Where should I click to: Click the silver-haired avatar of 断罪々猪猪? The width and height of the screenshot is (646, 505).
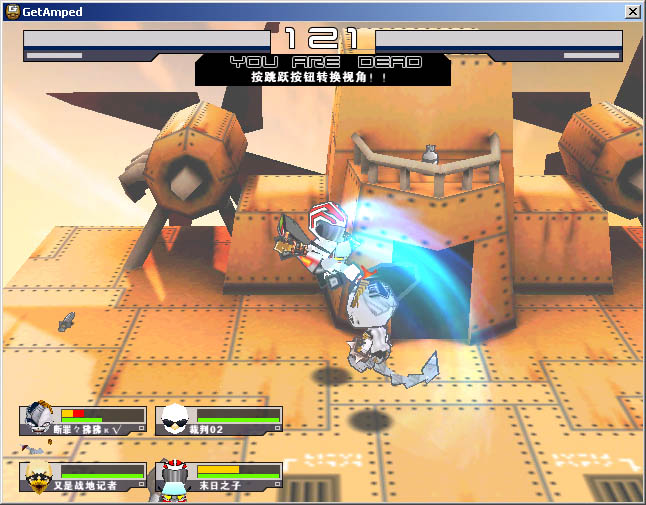[39, 418]
